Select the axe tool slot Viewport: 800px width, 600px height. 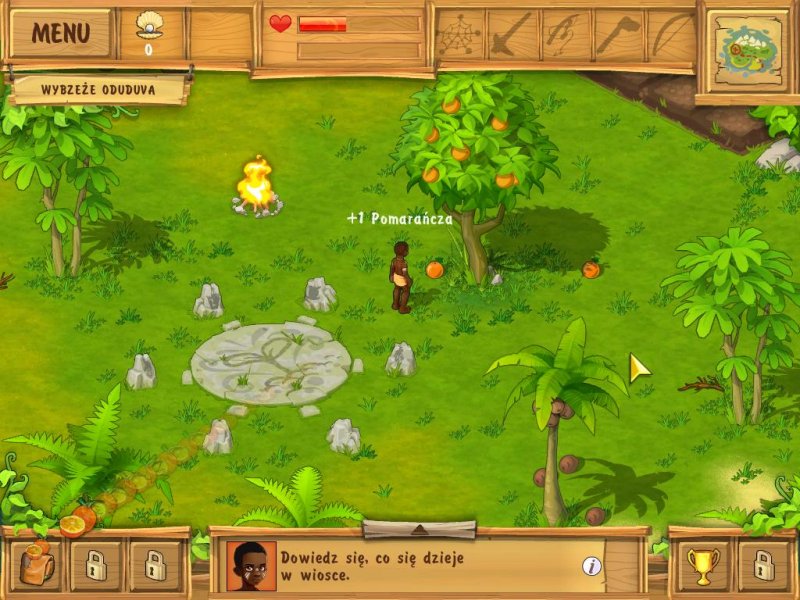619,35
